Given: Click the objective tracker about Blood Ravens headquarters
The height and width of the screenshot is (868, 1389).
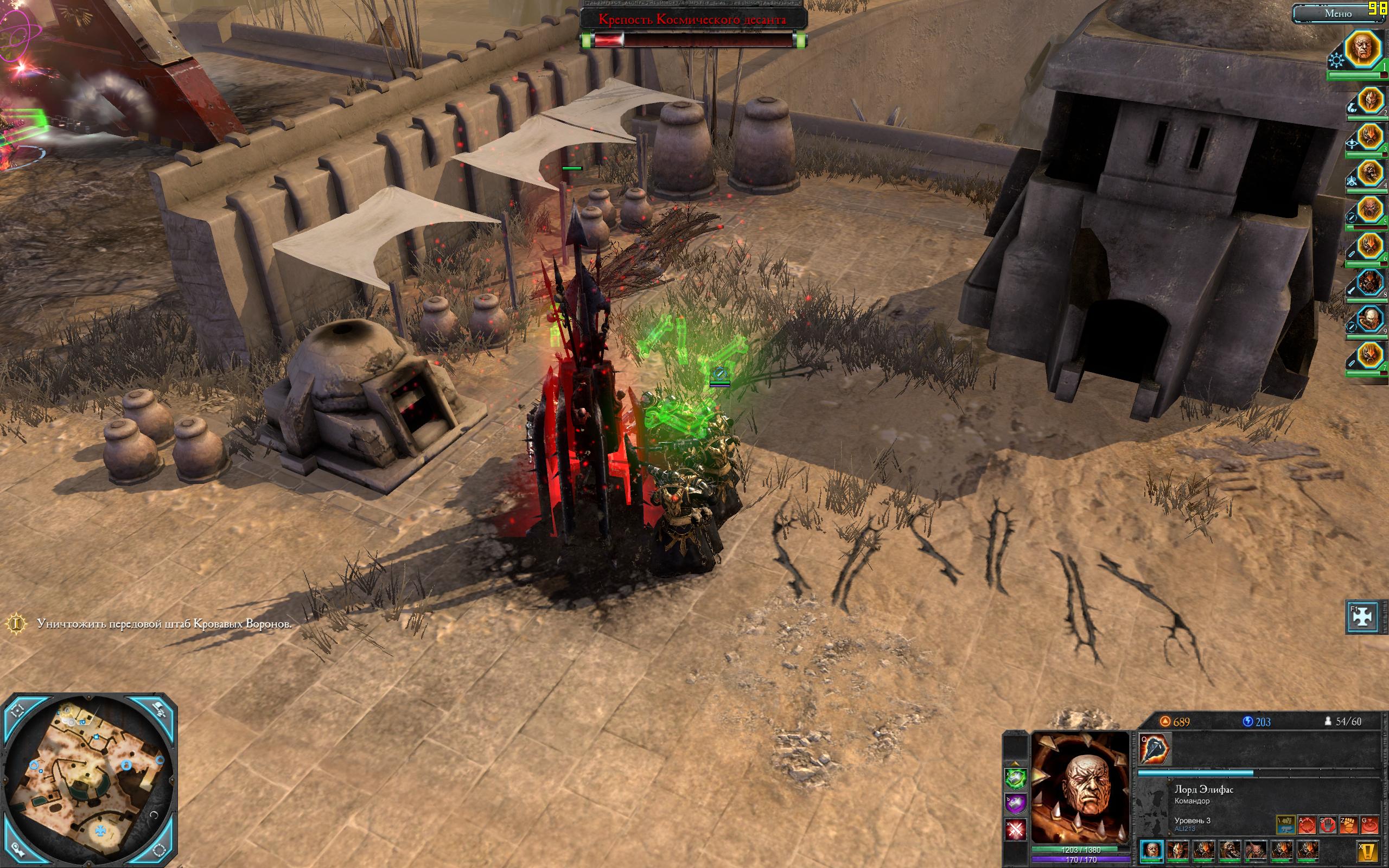Looking at the screenshot, I should (164, 624).
